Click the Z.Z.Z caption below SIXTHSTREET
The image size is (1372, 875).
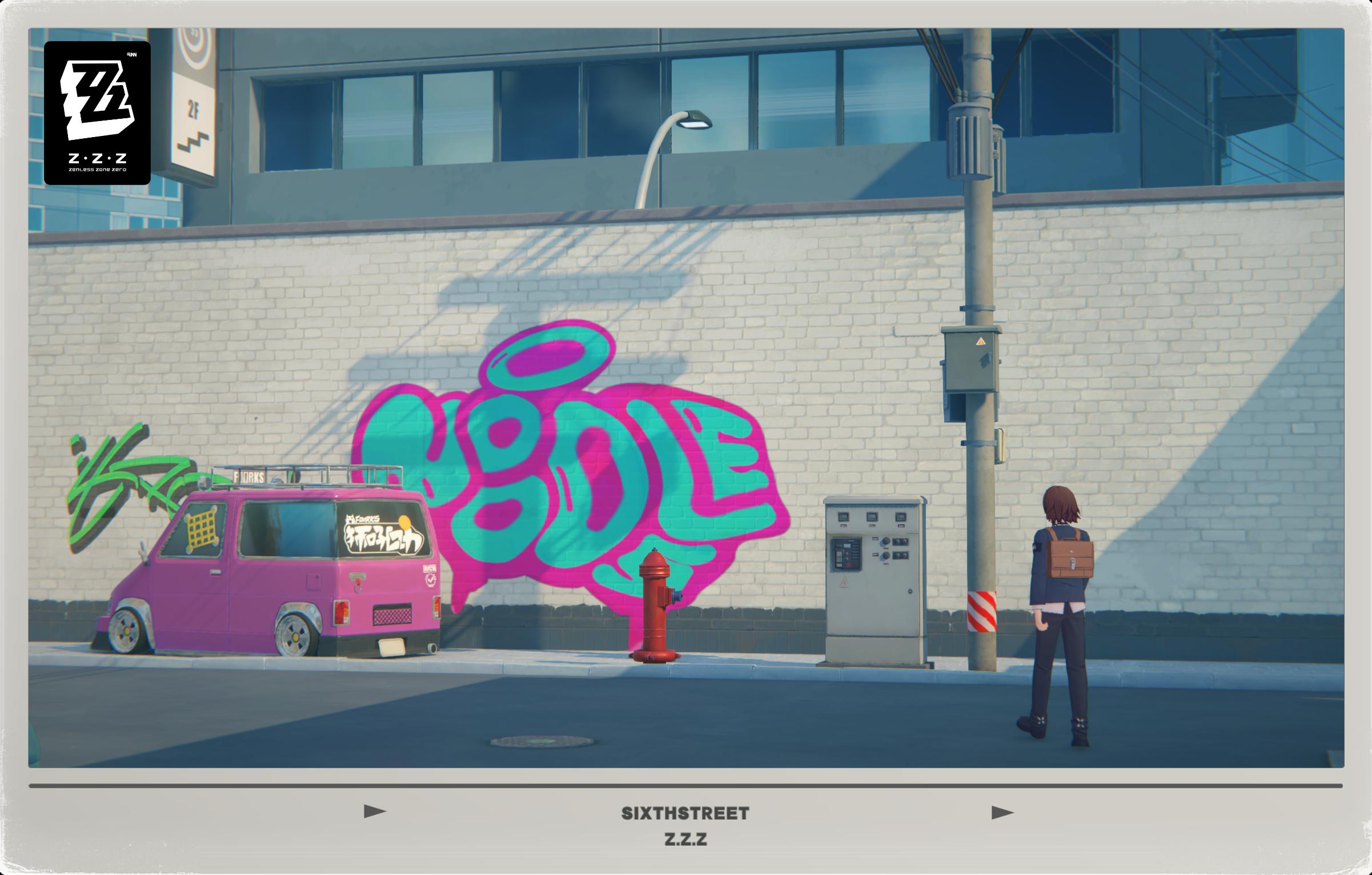pyautogui.click(x=685, y=840)
